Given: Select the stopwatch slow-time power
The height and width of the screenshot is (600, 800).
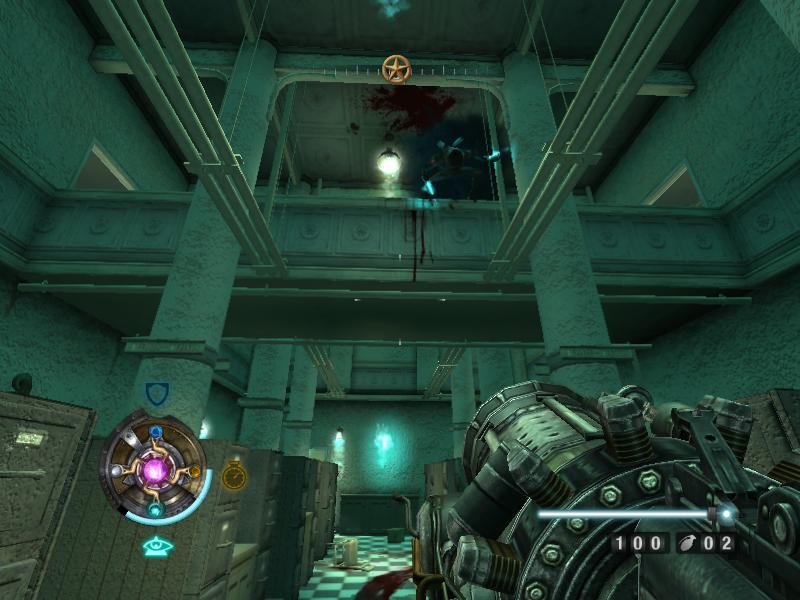Looking at the screenshot, I should pyautogui.click(x=233, y=475).
